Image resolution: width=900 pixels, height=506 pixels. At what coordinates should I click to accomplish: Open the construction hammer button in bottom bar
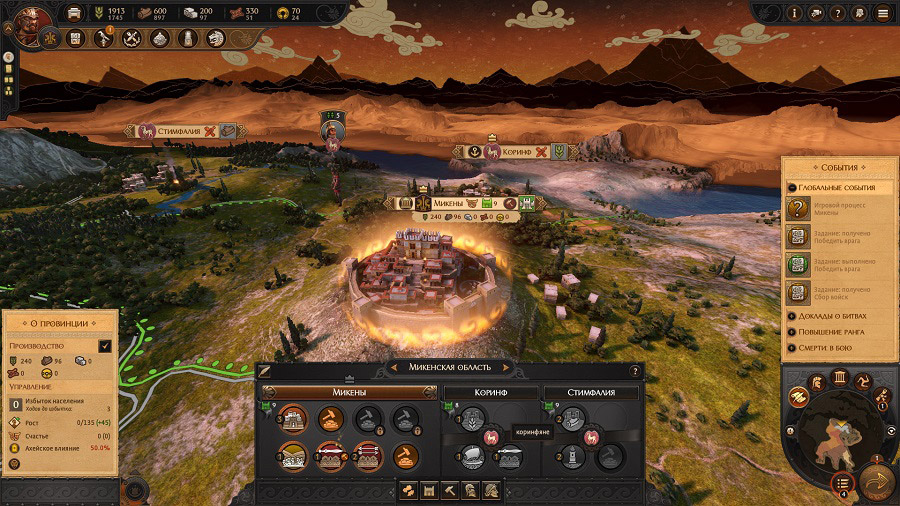(x=450, y=490)
